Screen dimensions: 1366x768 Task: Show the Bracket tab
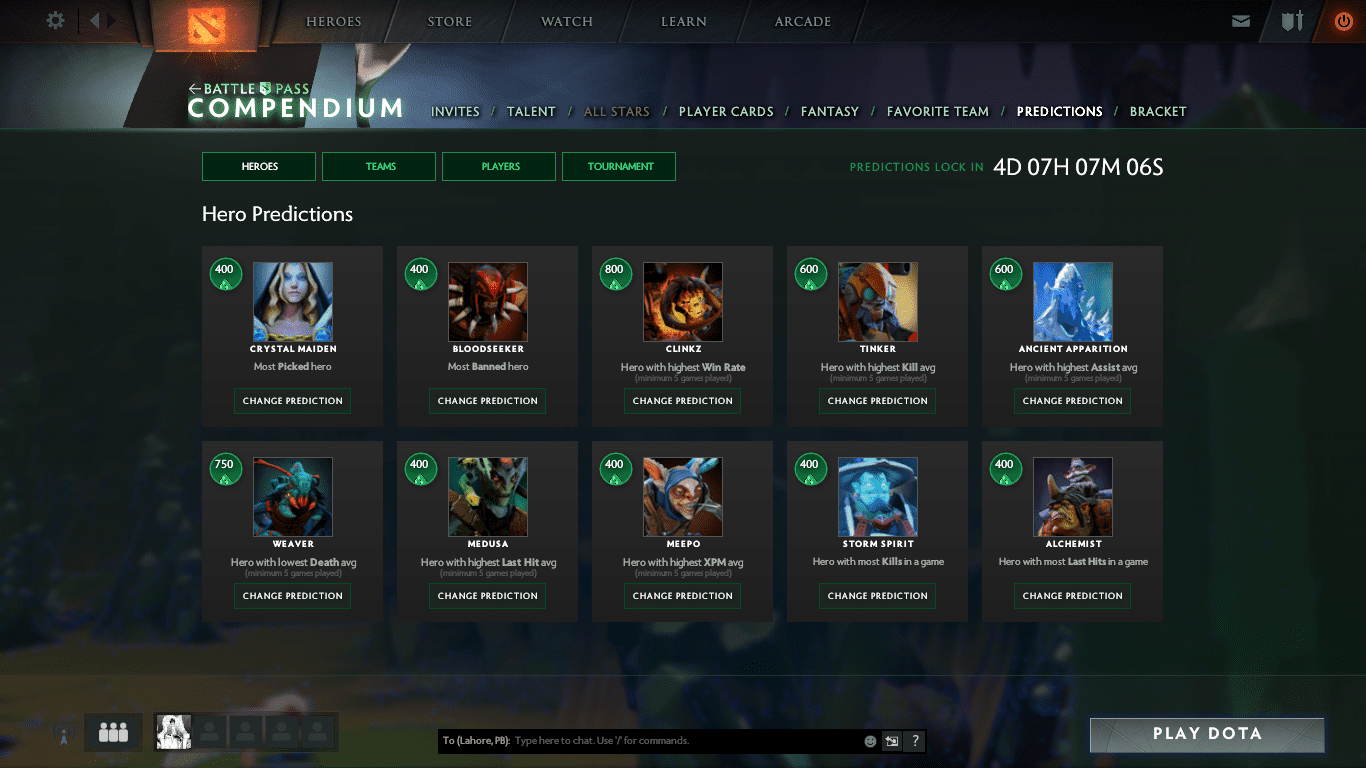pyautogui.click(x=1158, y=112)
